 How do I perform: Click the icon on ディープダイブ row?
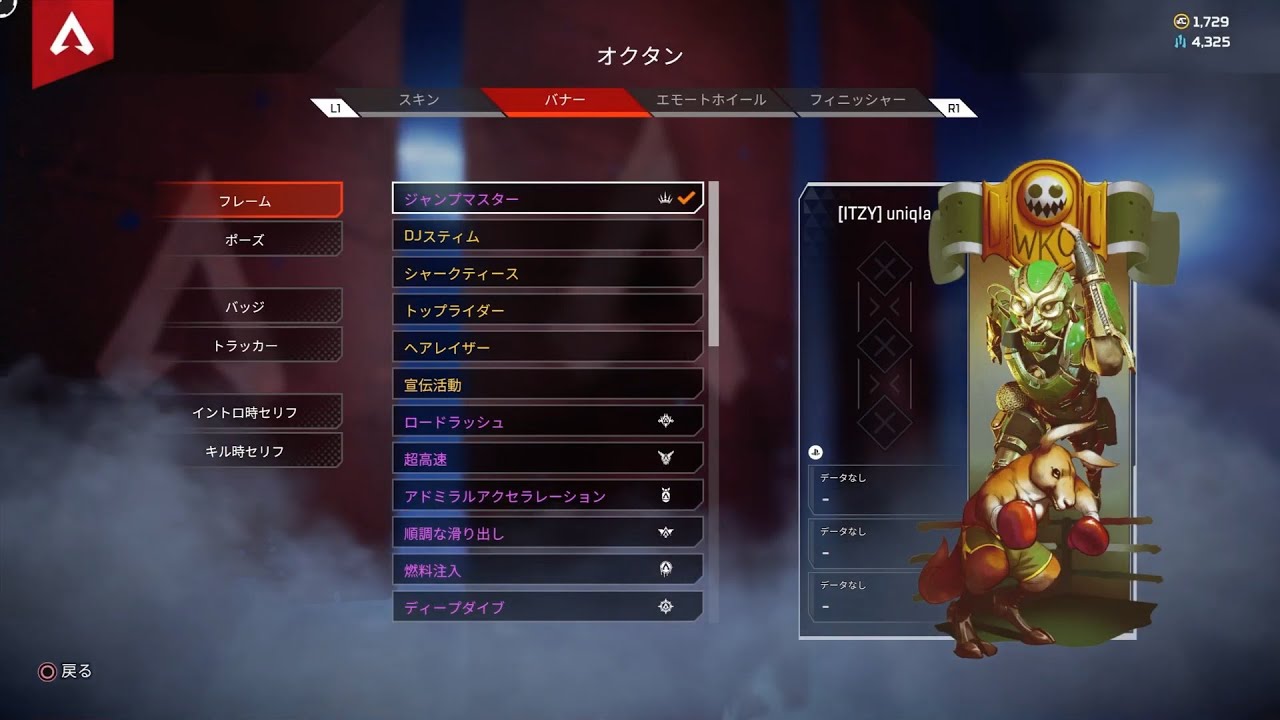668,605
